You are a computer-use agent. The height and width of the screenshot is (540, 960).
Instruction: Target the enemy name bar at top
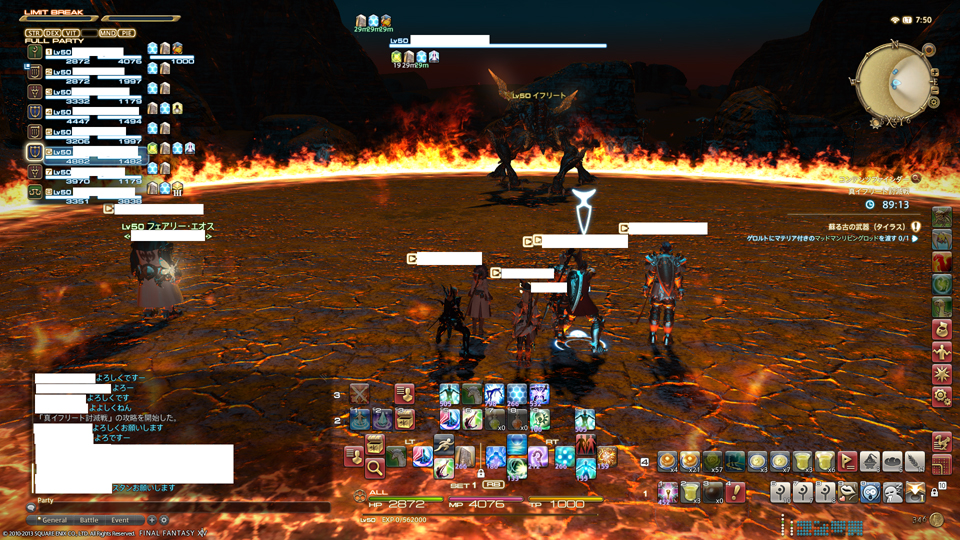click(497, 45)
